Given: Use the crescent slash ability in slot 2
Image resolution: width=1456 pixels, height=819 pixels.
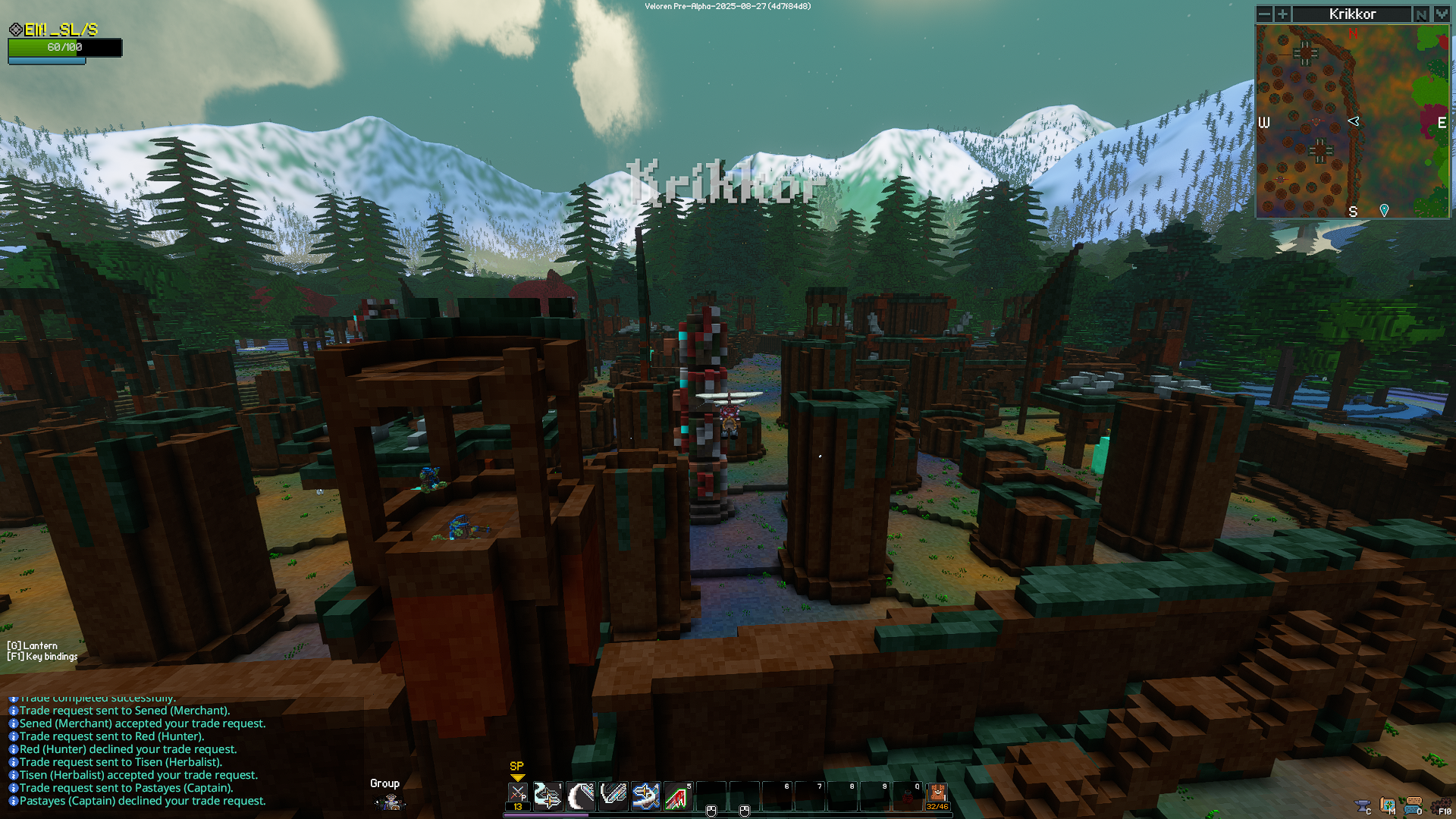Looking at the screenshot, I should point(581,796).
